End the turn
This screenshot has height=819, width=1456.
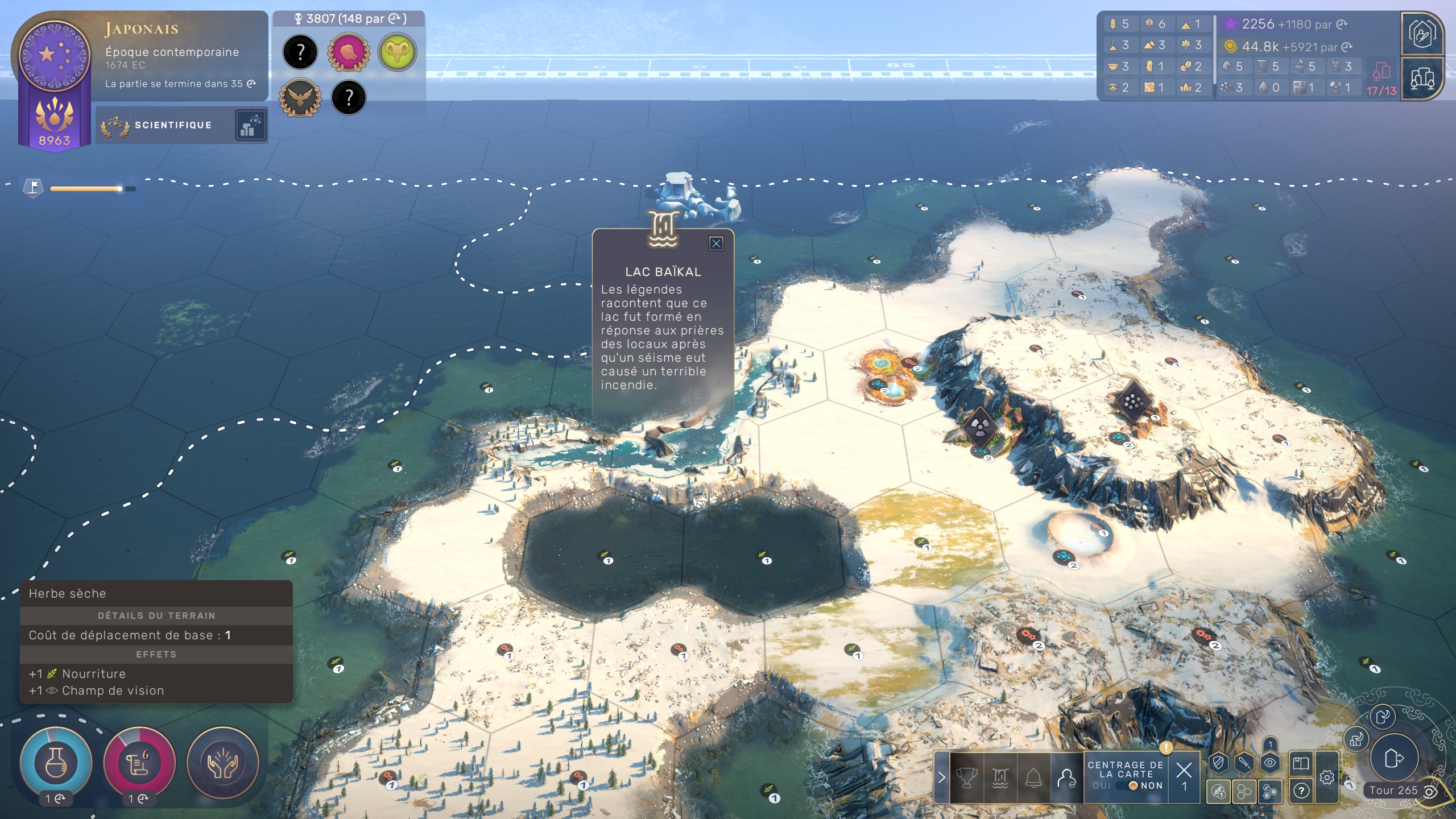click(1394, 758)
